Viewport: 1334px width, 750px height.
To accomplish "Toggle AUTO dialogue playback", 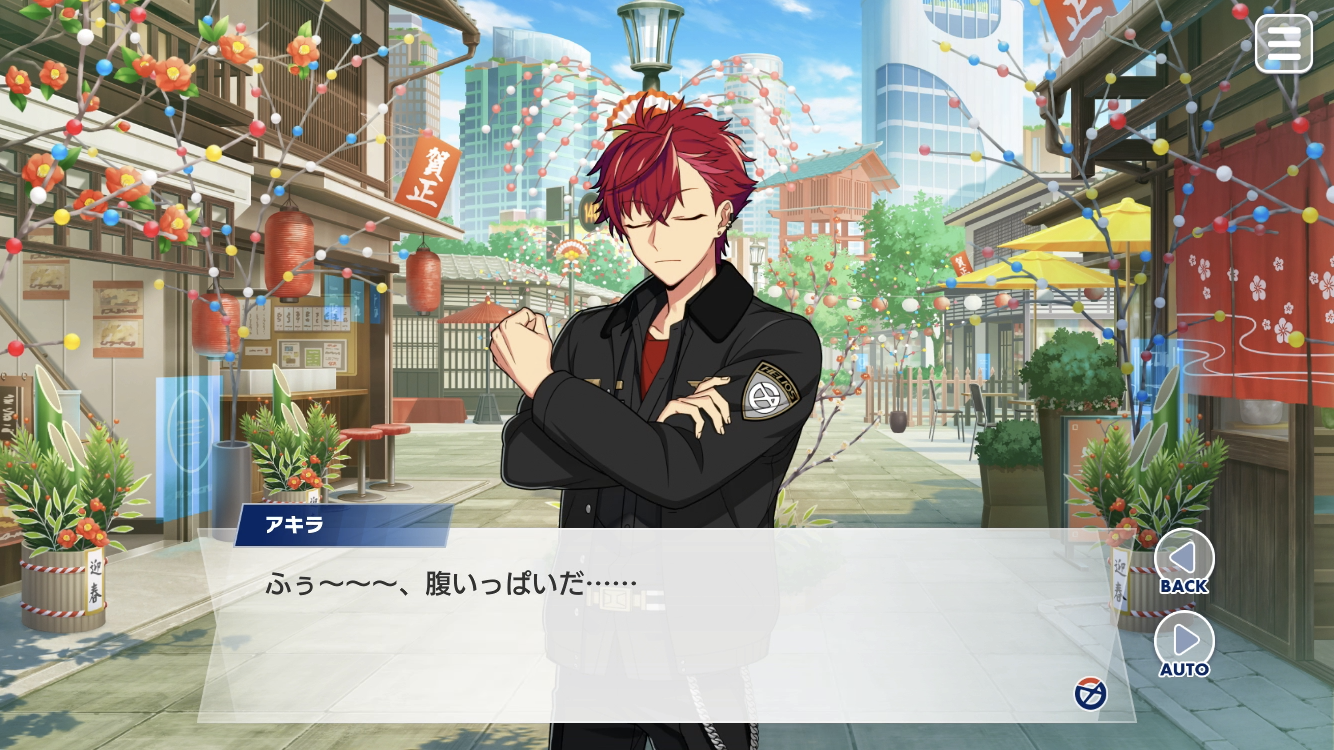I will [1184, 641].
